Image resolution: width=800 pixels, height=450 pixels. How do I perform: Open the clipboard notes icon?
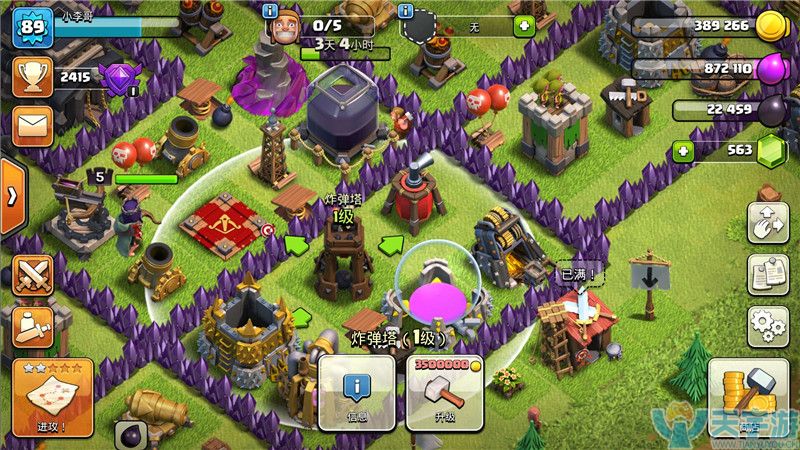click(768, 273)
